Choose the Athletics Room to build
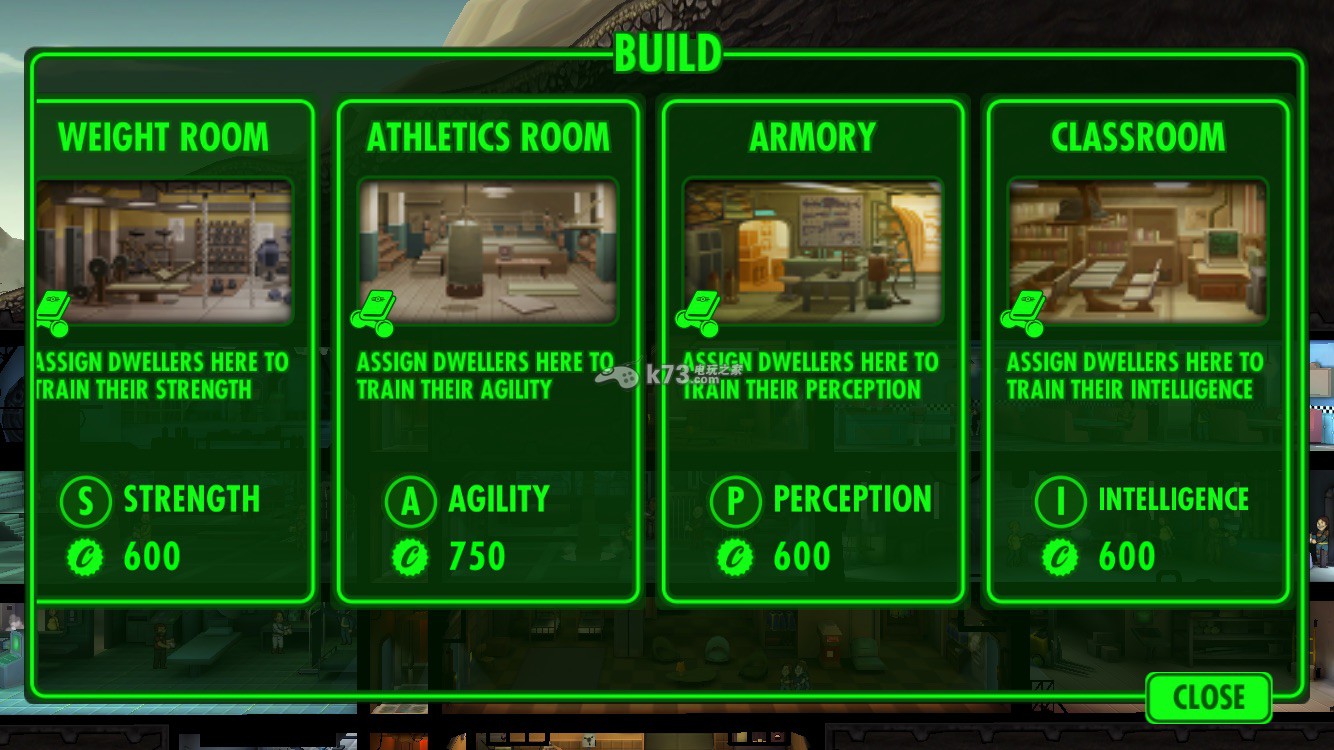This screenshot has height=750, width=1334. click(488, 350)
